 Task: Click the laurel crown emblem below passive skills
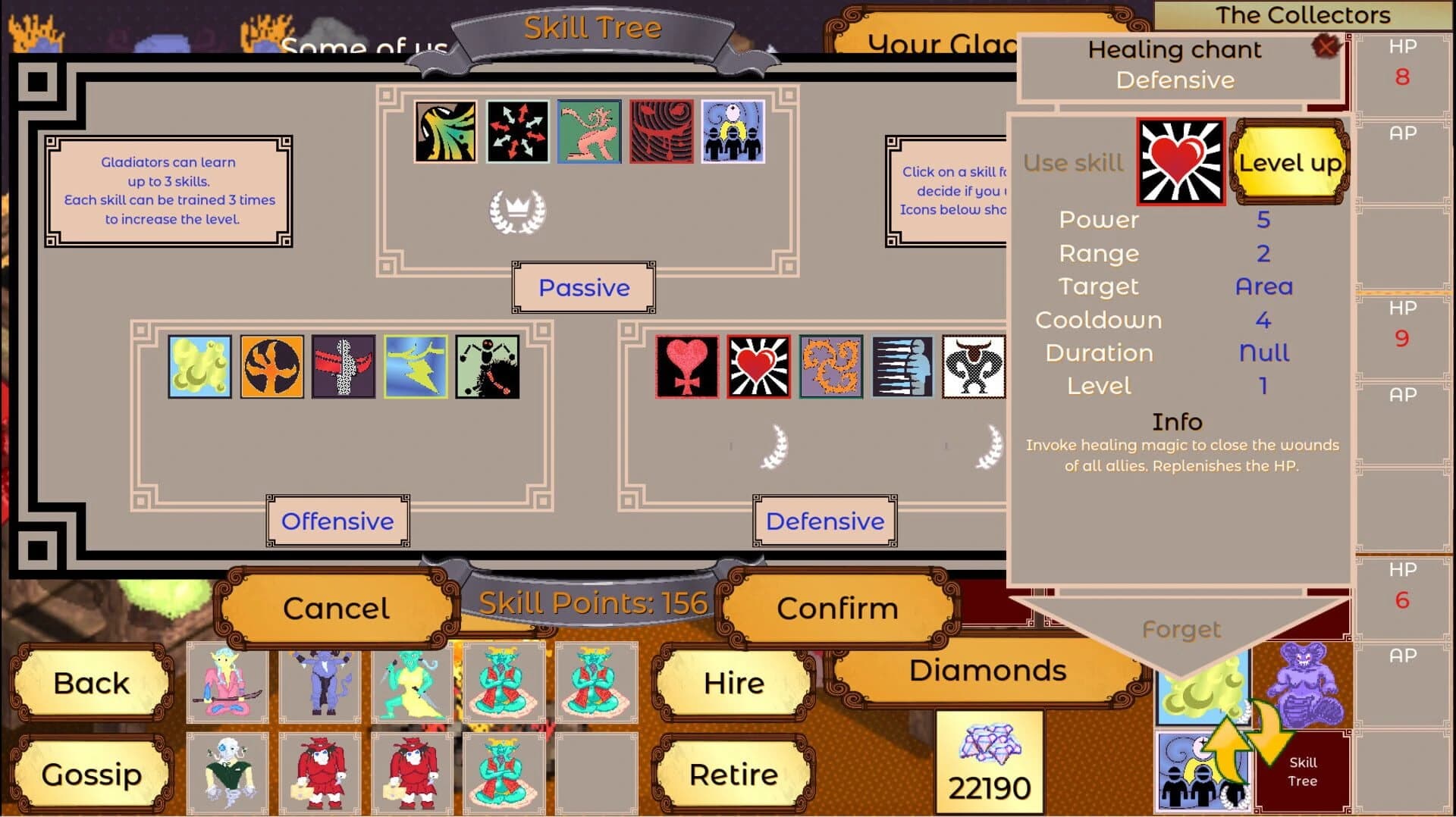point(519,212)
